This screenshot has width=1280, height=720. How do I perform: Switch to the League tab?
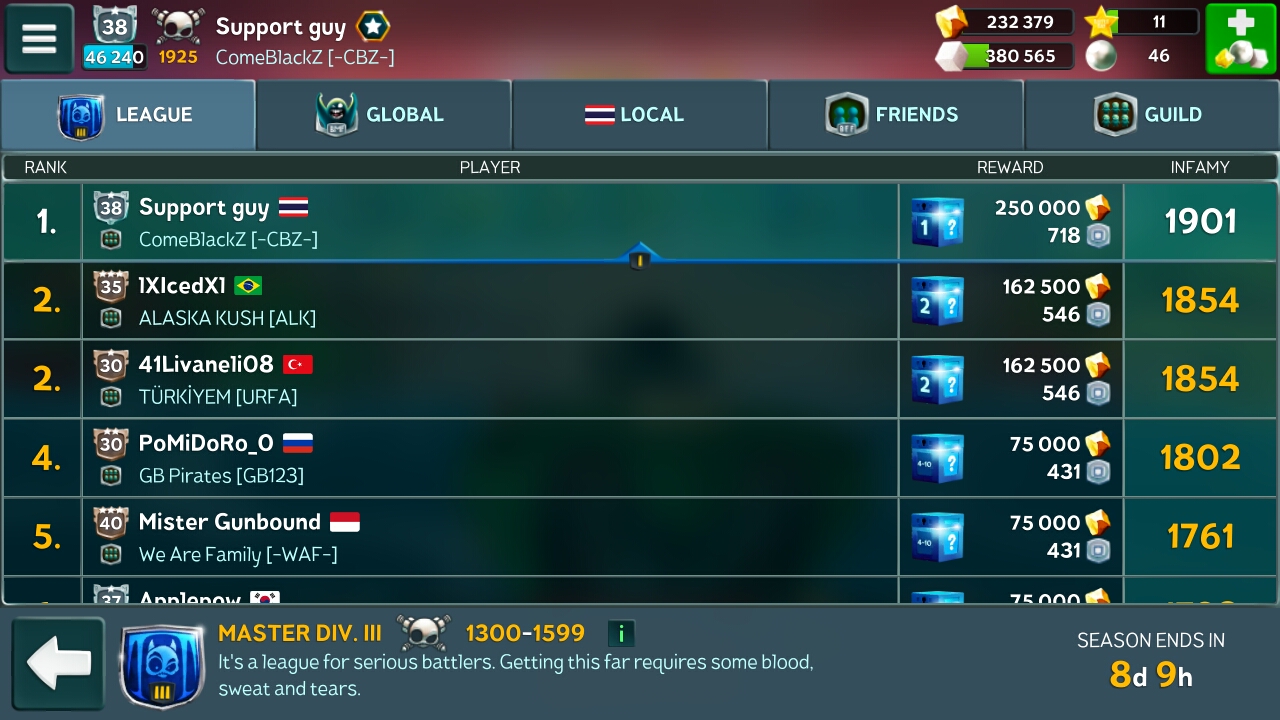click(128, 115)
